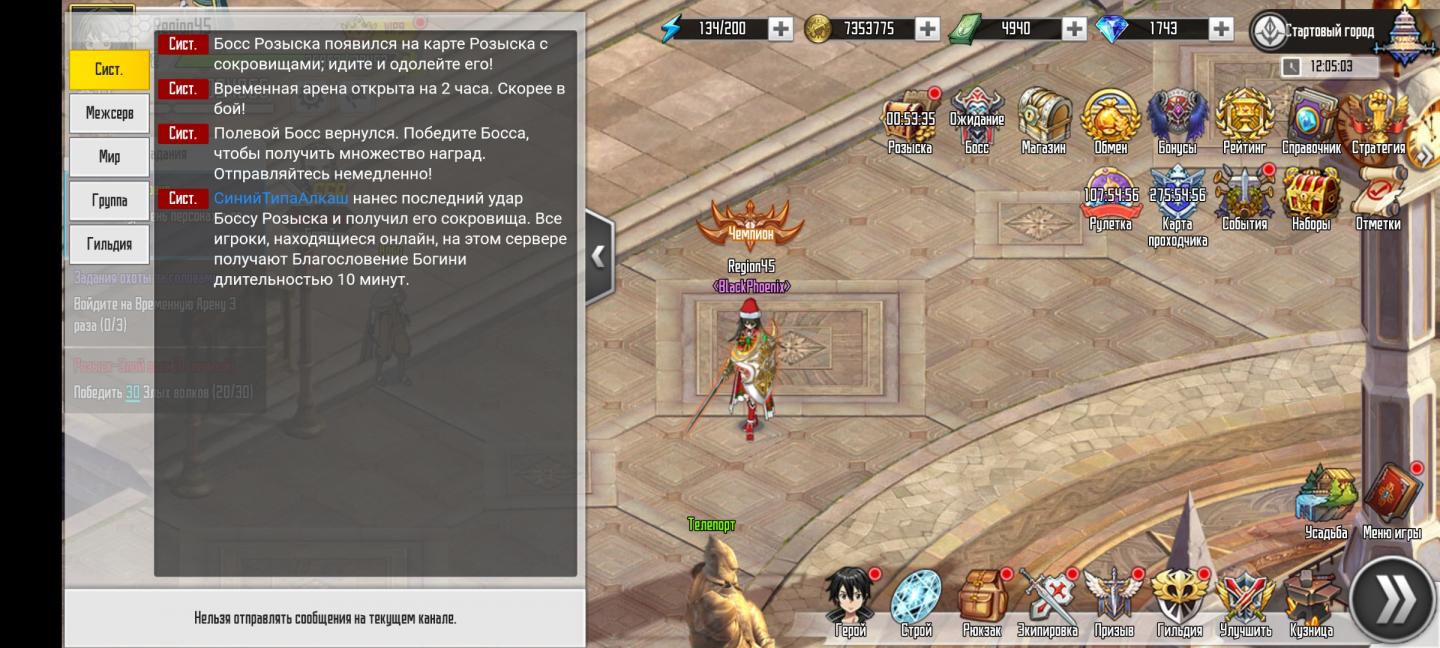The height and width of the screenshot is (648, 1440).
Task: Visit the Усадьба estate
Action: click(1326, 500)
